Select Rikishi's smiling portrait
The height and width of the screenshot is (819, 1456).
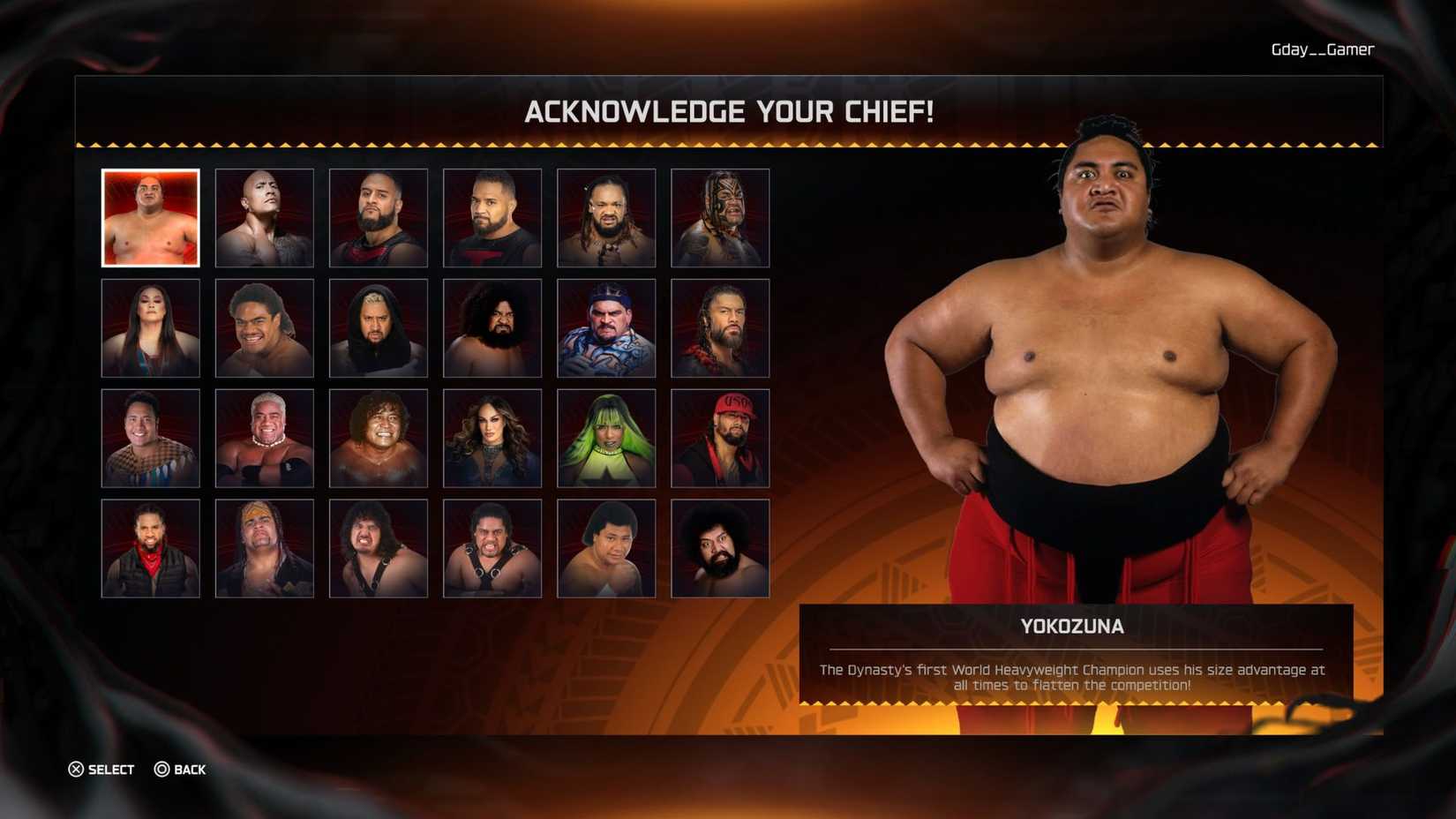coord(264,437)
